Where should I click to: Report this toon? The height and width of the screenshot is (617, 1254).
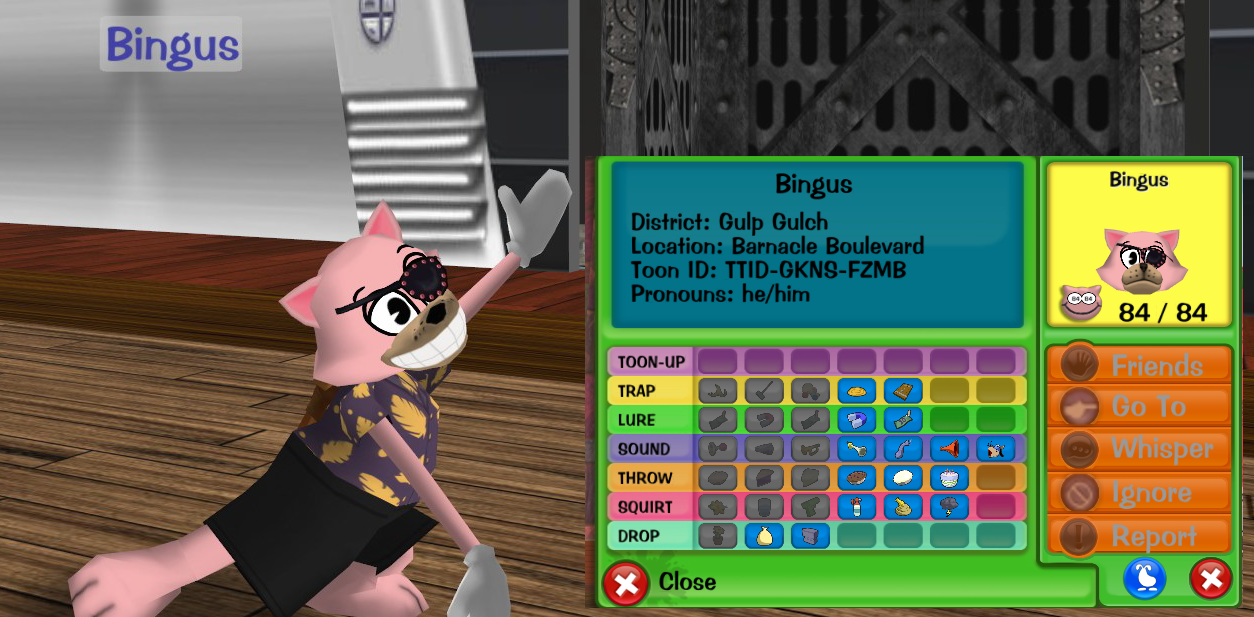(1140, 536)
